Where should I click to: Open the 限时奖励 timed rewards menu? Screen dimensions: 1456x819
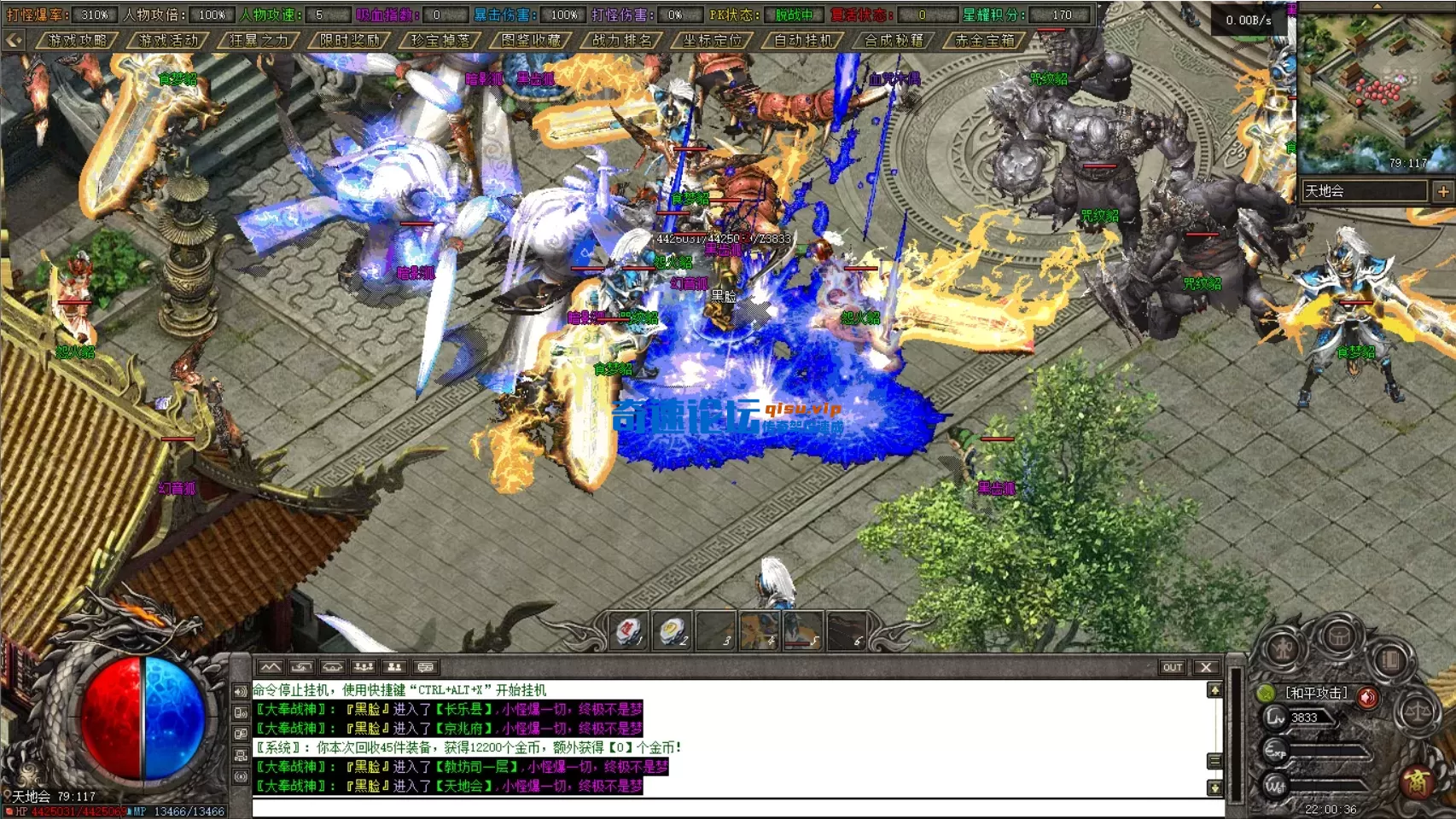[x=350, y=40]
